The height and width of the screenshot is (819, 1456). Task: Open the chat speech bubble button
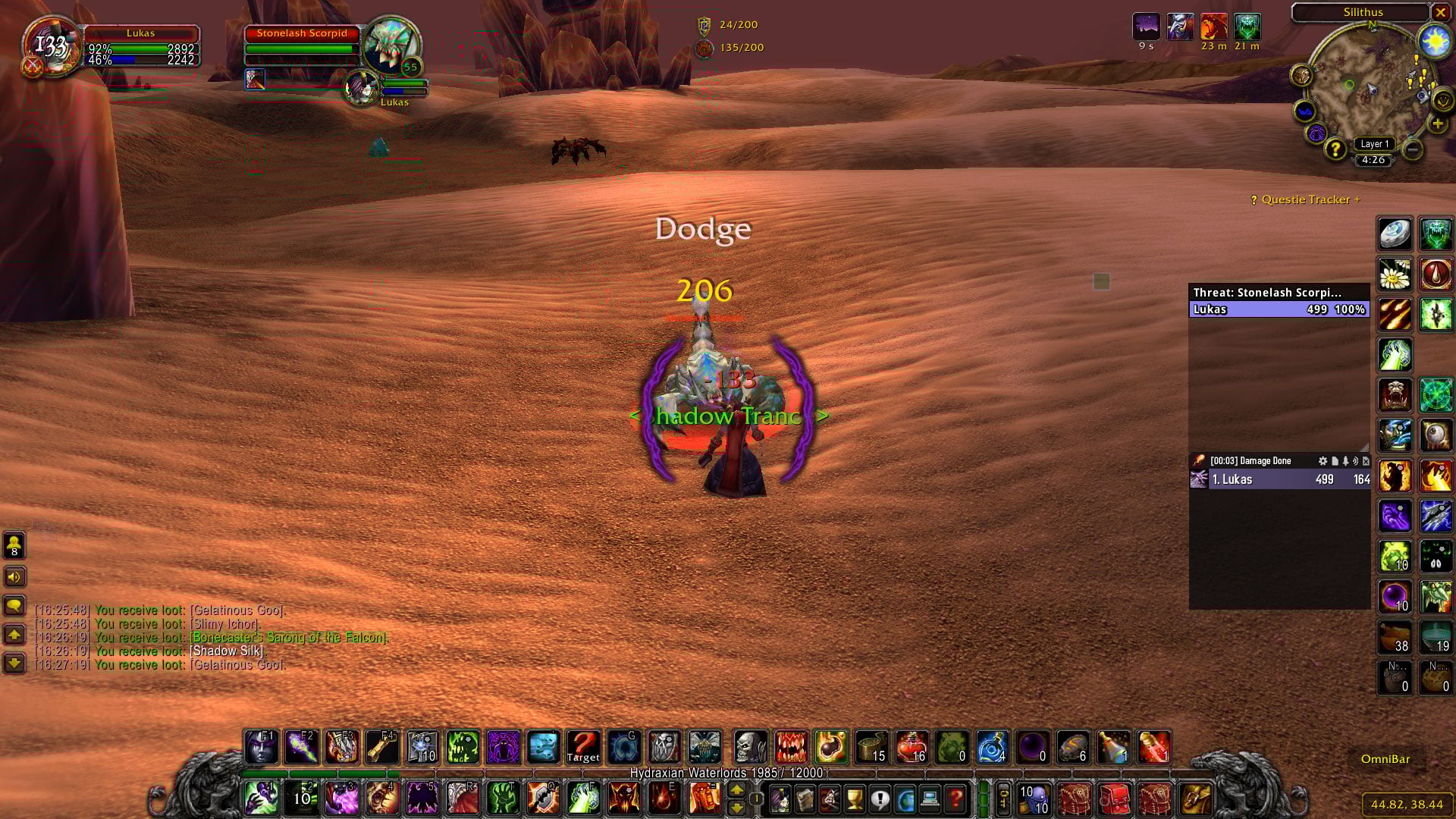click(x=14, y=605)
